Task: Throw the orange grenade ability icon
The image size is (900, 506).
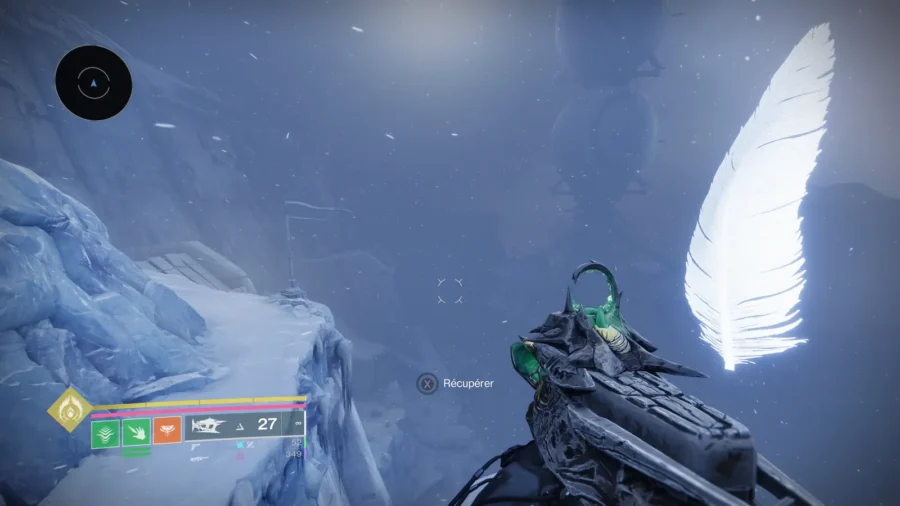Action: (167, 433)
